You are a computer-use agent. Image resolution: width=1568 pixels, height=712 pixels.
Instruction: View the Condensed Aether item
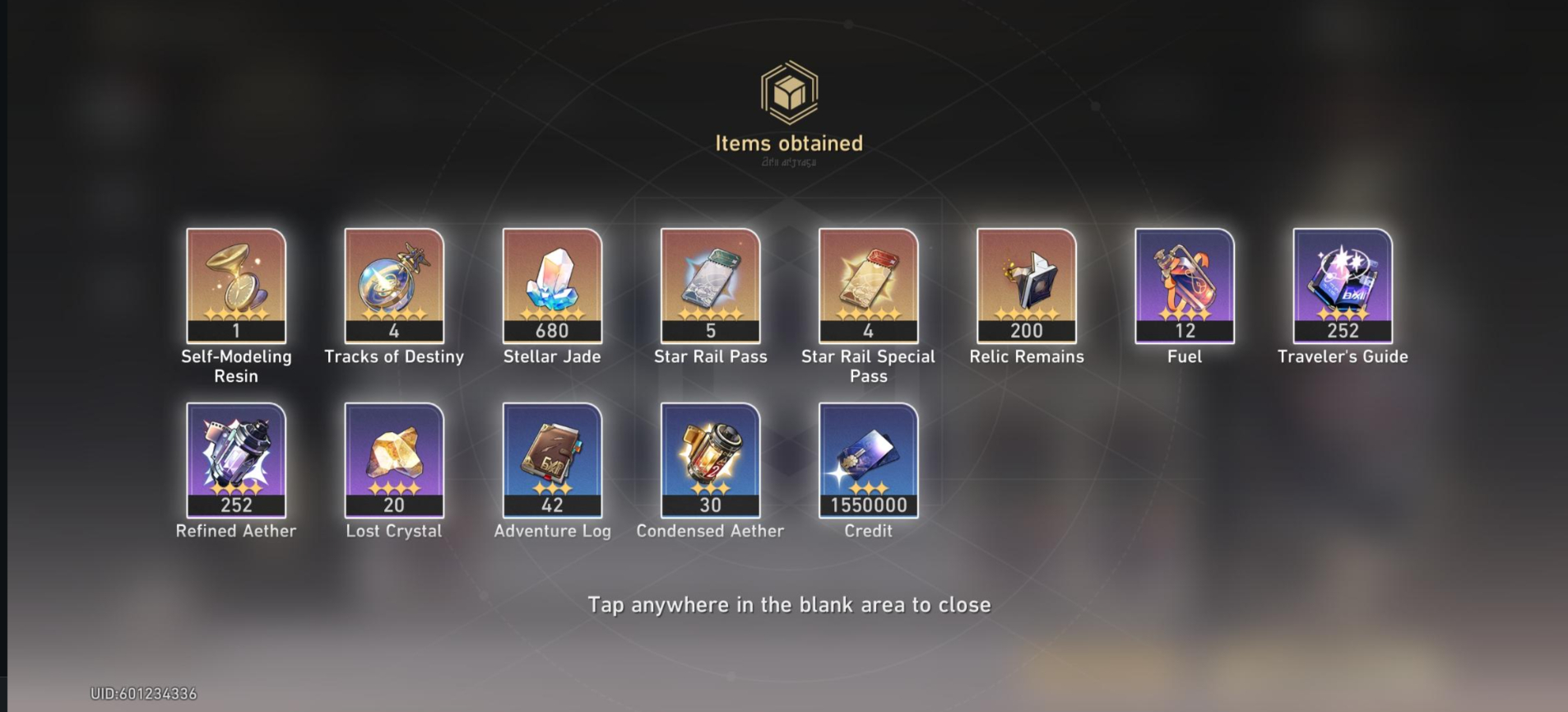[x=710, y=459]
